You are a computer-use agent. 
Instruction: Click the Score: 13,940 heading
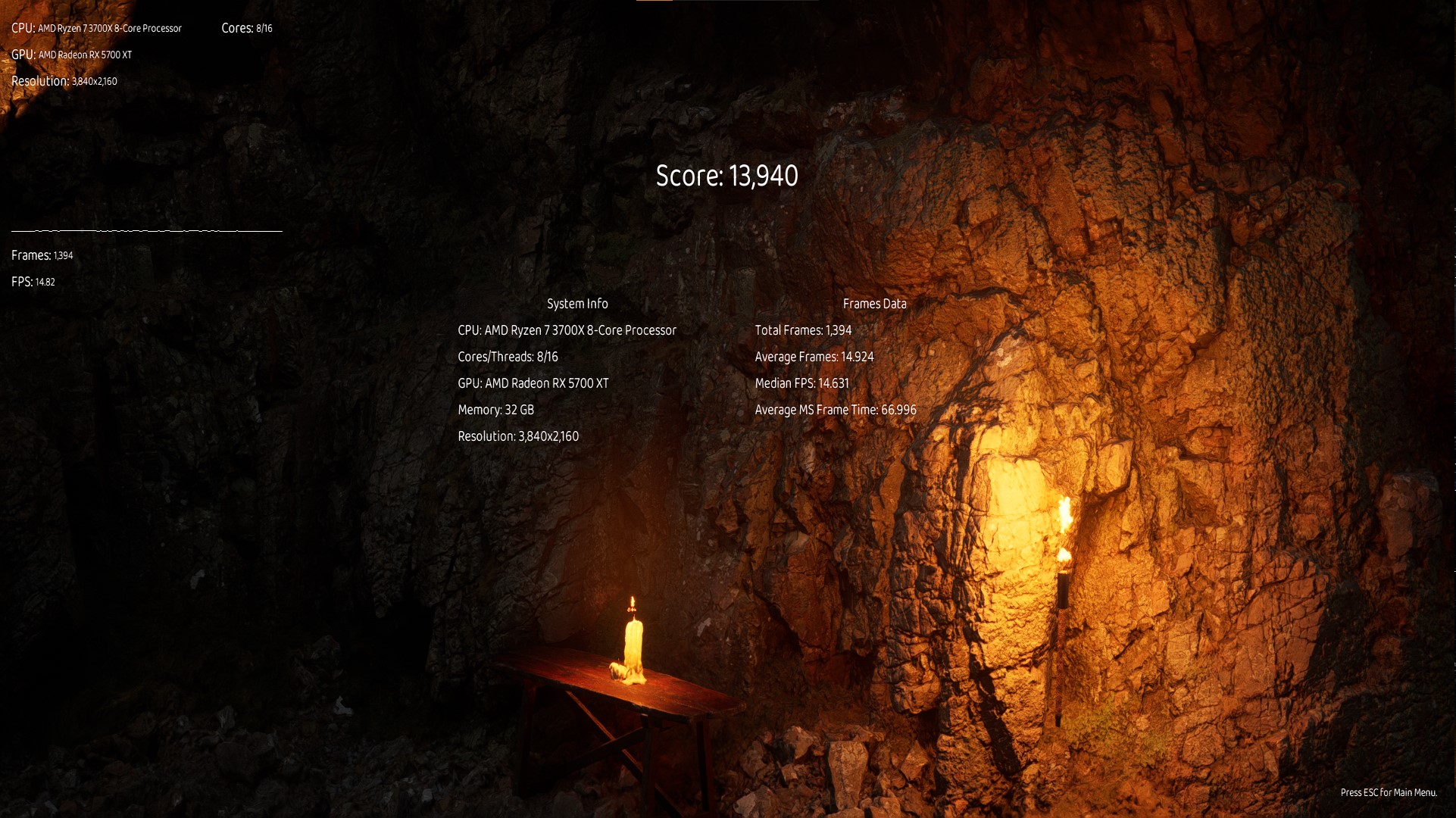click(726, 176)
